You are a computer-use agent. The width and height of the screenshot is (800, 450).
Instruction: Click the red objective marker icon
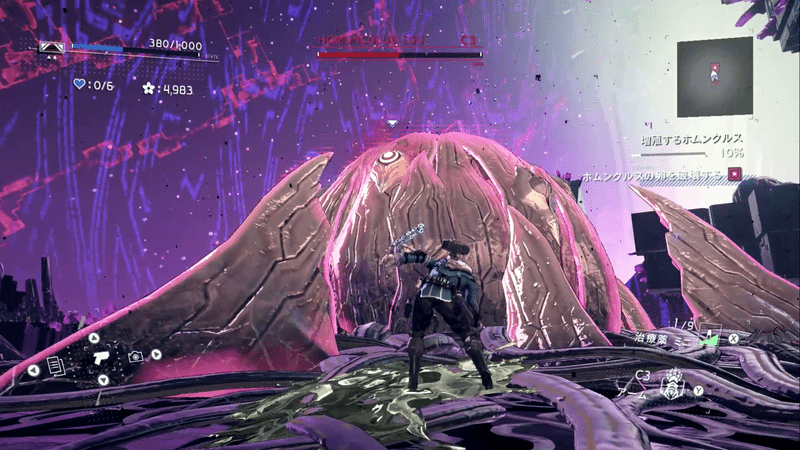tap(735, 173)
